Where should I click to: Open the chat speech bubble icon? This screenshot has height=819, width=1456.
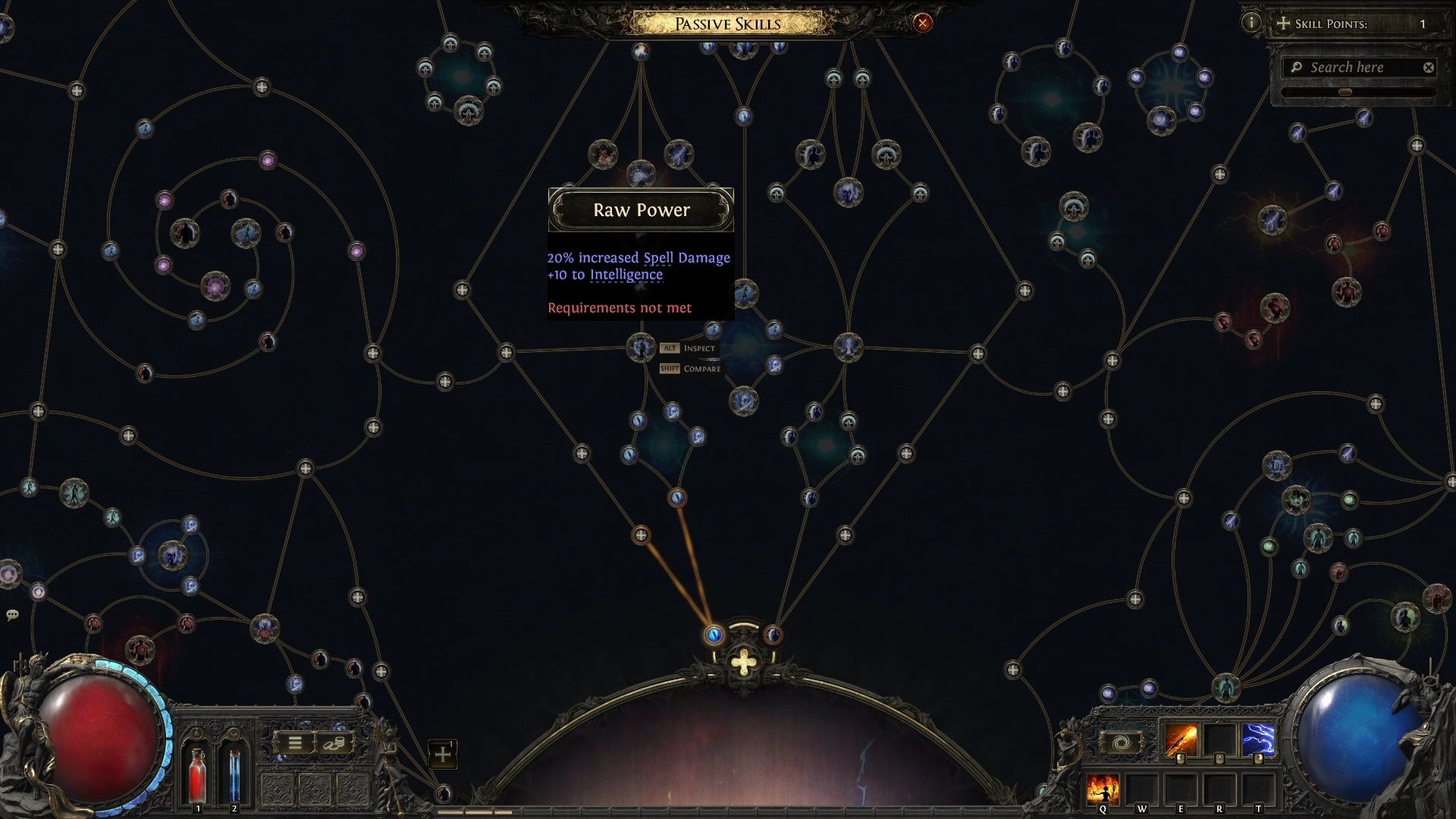point(12,614)
